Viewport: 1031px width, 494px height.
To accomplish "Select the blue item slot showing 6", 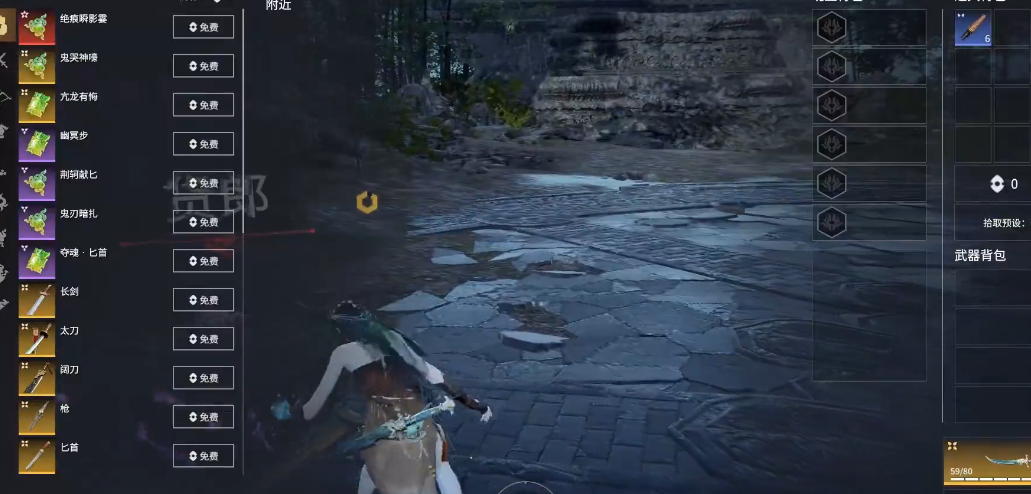I will click(973, 29).
